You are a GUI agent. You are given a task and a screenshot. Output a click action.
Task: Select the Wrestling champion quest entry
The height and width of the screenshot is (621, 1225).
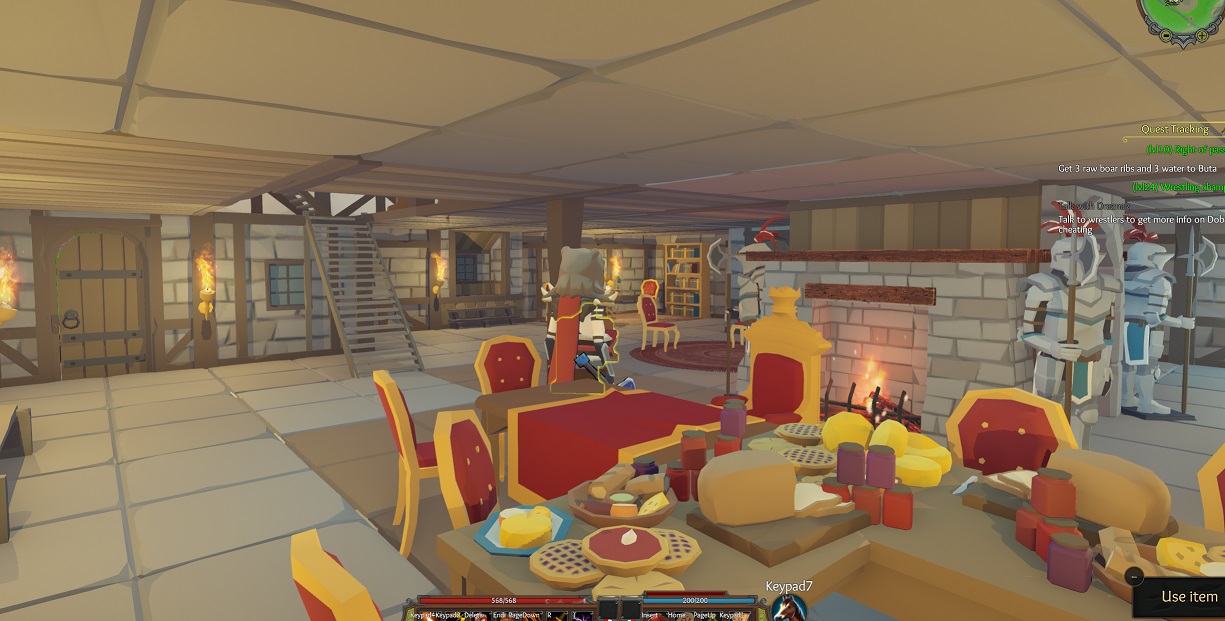tap(1178, 187)
